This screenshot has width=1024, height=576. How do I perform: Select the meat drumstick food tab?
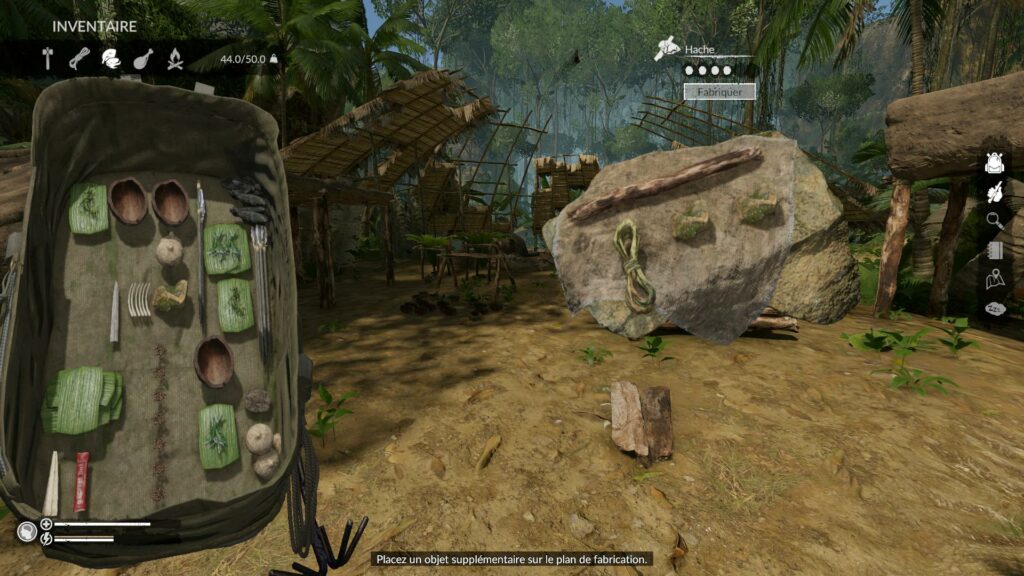(143, 58)
